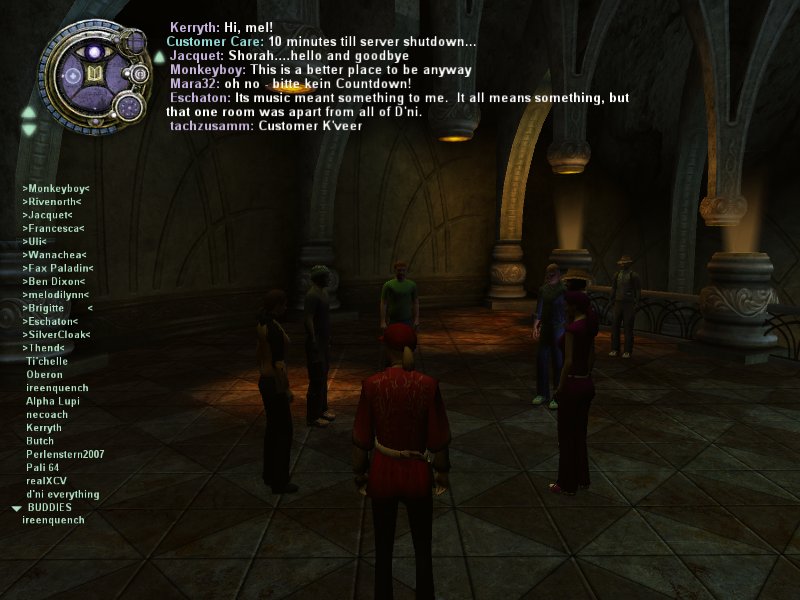Click the player list's up arrow
The image size is (800, 600).
(x=29, y=112)
